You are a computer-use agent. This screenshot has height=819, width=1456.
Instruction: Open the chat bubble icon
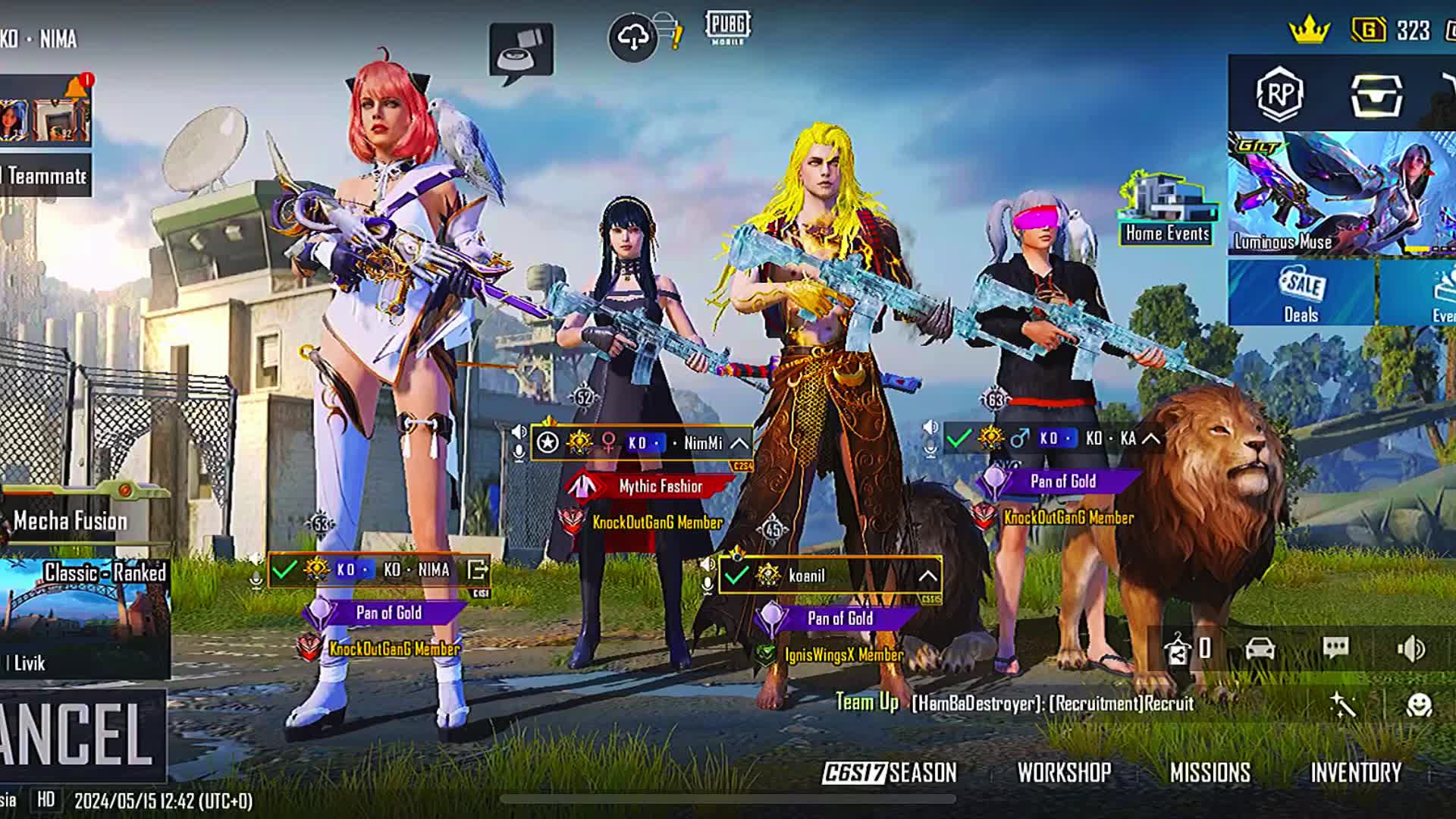(x=1335, y=648)
